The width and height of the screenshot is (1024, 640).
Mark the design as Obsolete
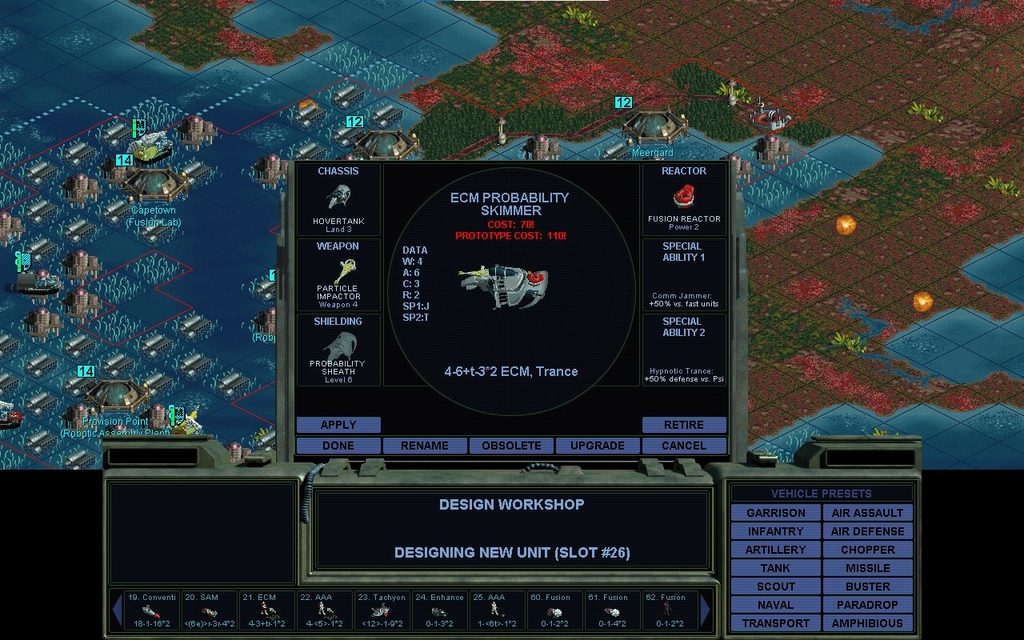pos(511,446)
